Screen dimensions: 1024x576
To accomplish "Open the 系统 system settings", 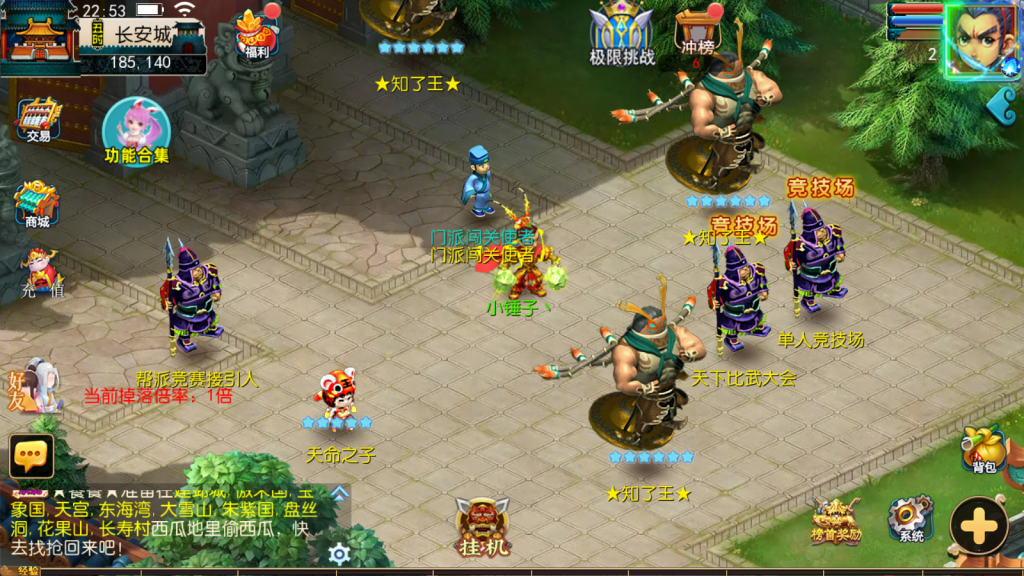I will [x=910, y=520].
